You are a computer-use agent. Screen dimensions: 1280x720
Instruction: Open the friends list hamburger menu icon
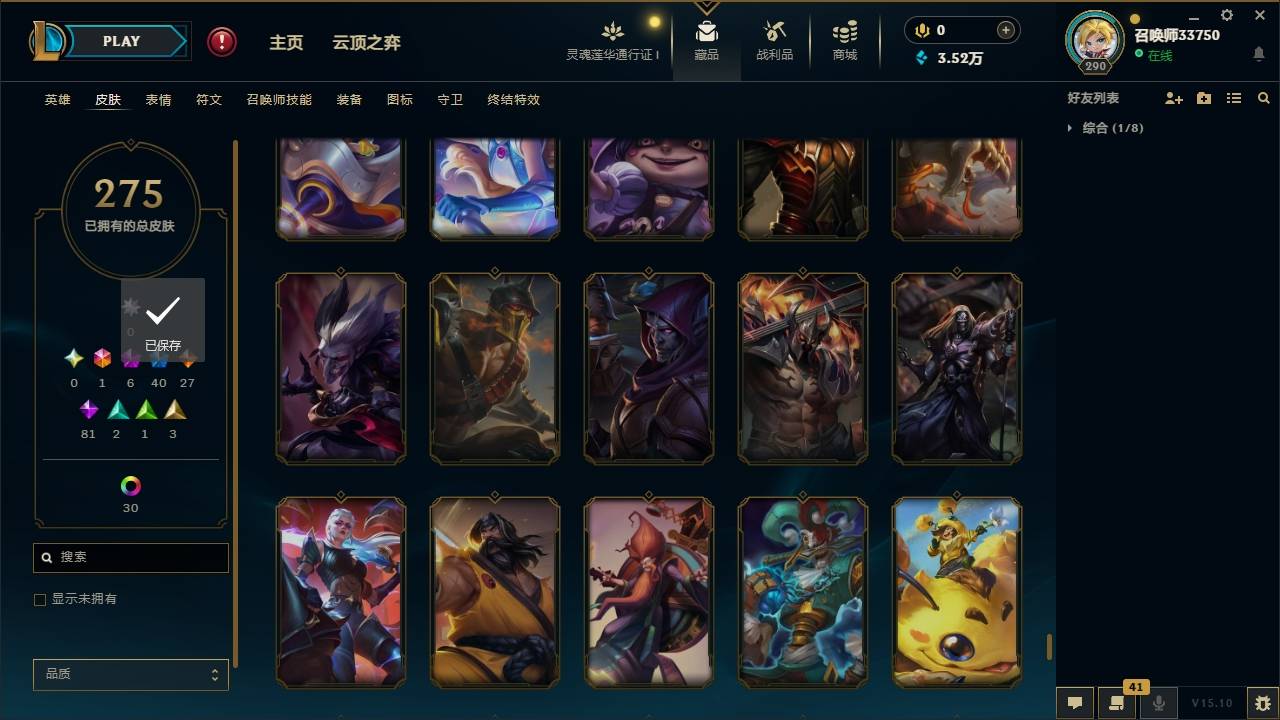point(1234,97)
